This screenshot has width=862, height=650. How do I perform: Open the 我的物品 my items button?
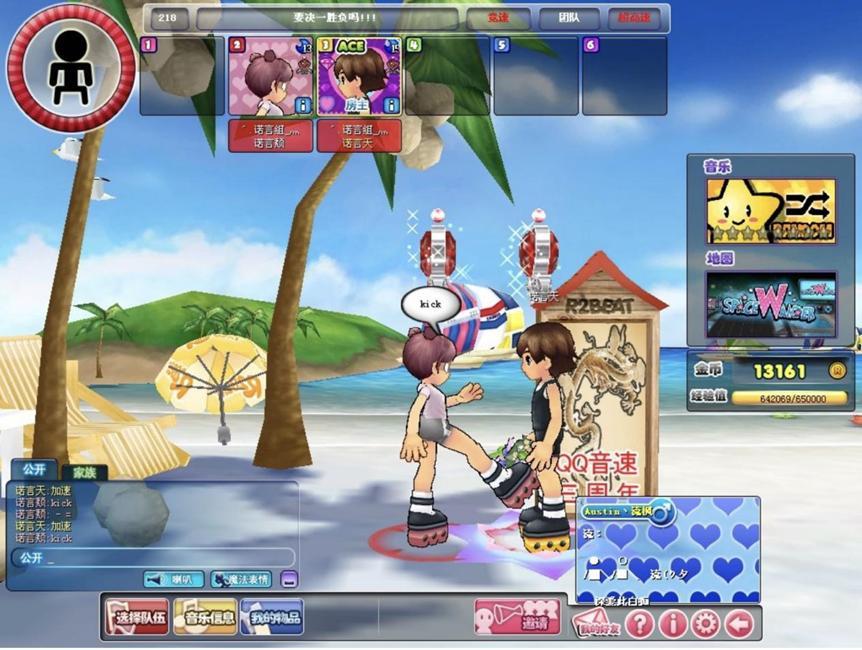271,617
